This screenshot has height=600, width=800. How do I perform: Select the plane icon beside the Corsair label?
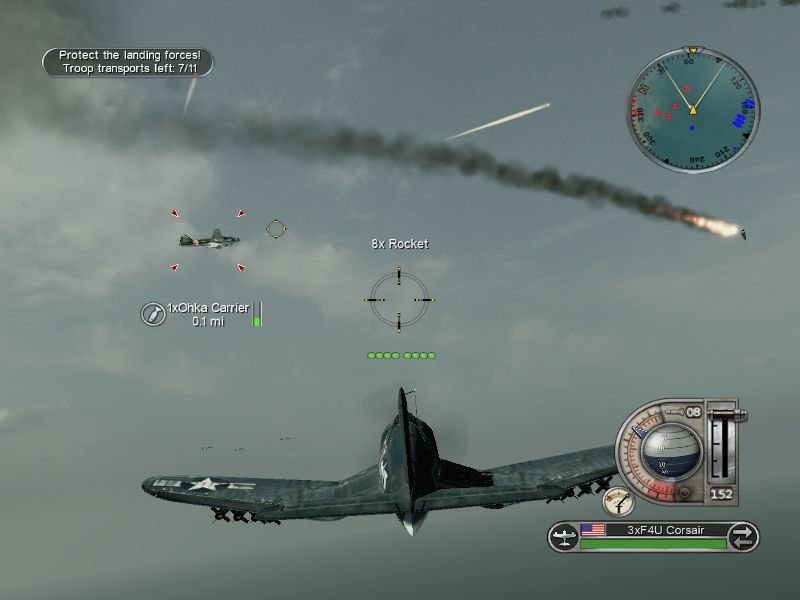click(x=564, y=537)
